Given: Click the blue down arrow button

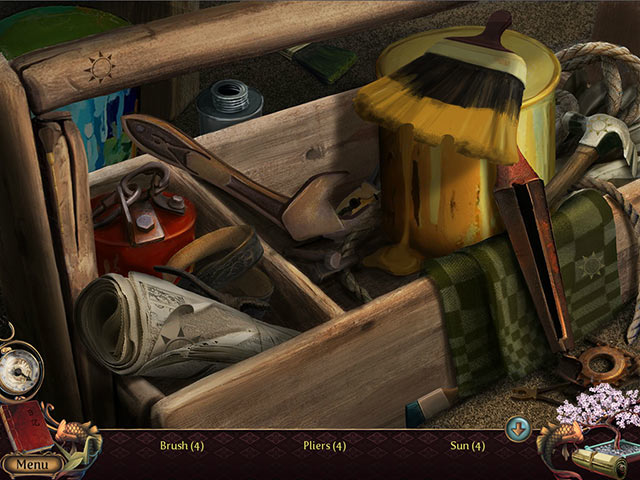Looking at the screenshot, I should pyautogui.click(x=517, y=429).
